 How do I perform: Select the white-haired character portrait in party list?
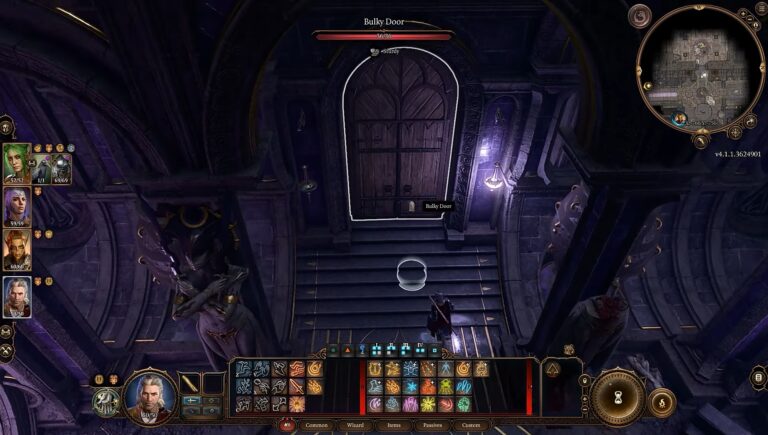click(17, 296)
